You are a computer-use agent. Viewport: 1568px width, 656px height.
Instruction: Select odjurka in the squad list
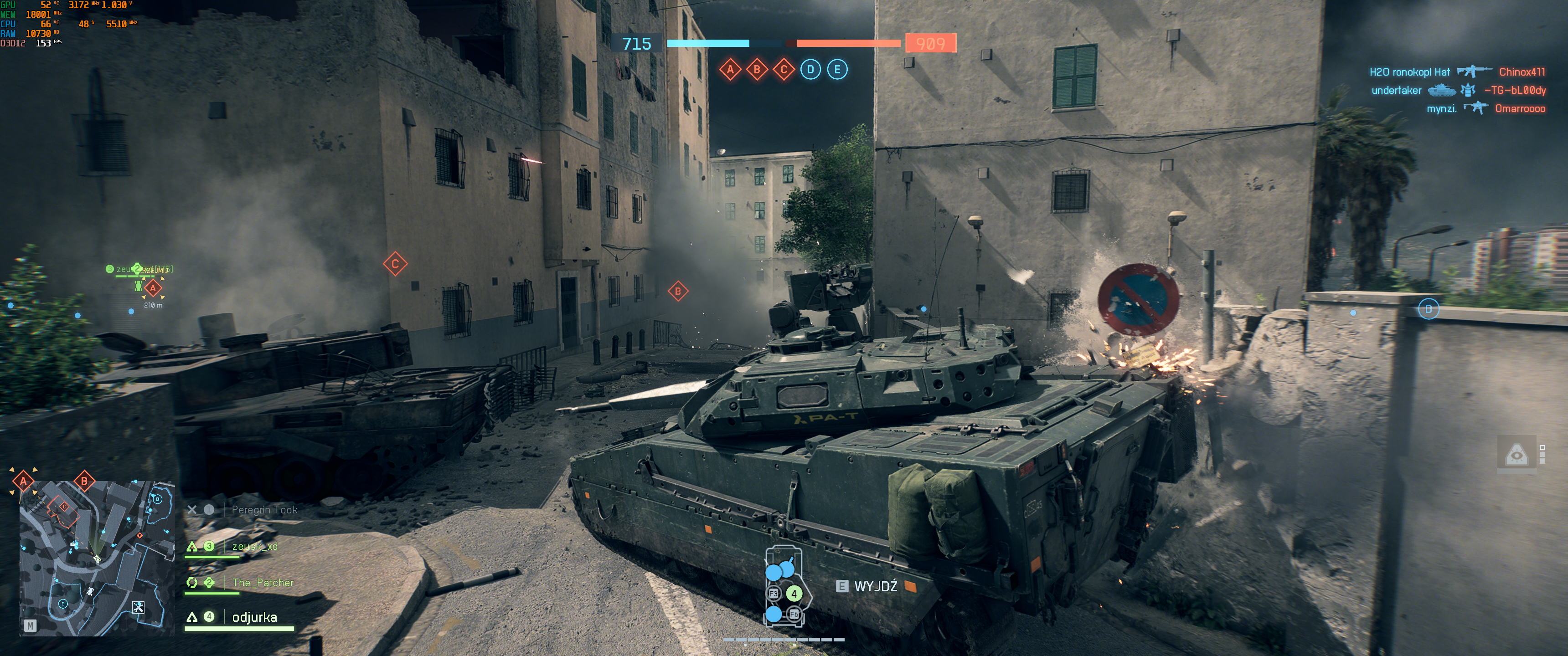pos(254,617)
